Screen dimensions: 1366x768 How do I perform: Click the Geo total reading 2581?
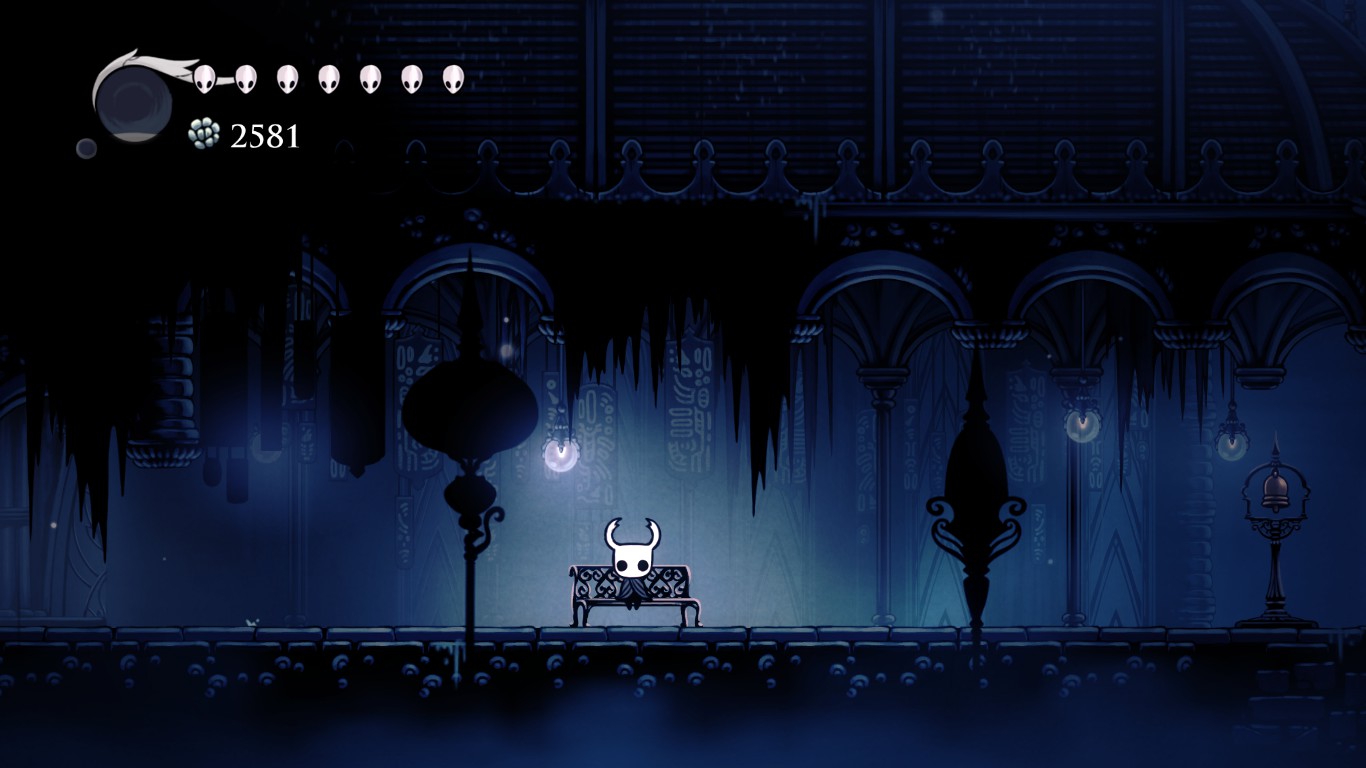pyautogui.click(x=265, y=133)
